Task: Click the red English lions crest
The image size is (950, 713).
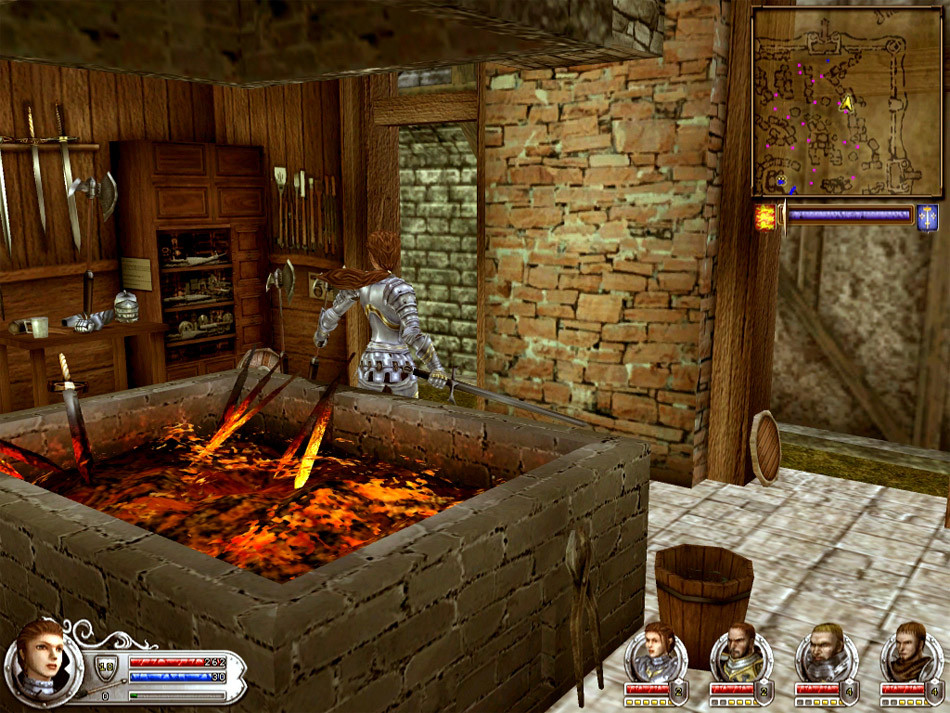Action: [x=766, y=217]
